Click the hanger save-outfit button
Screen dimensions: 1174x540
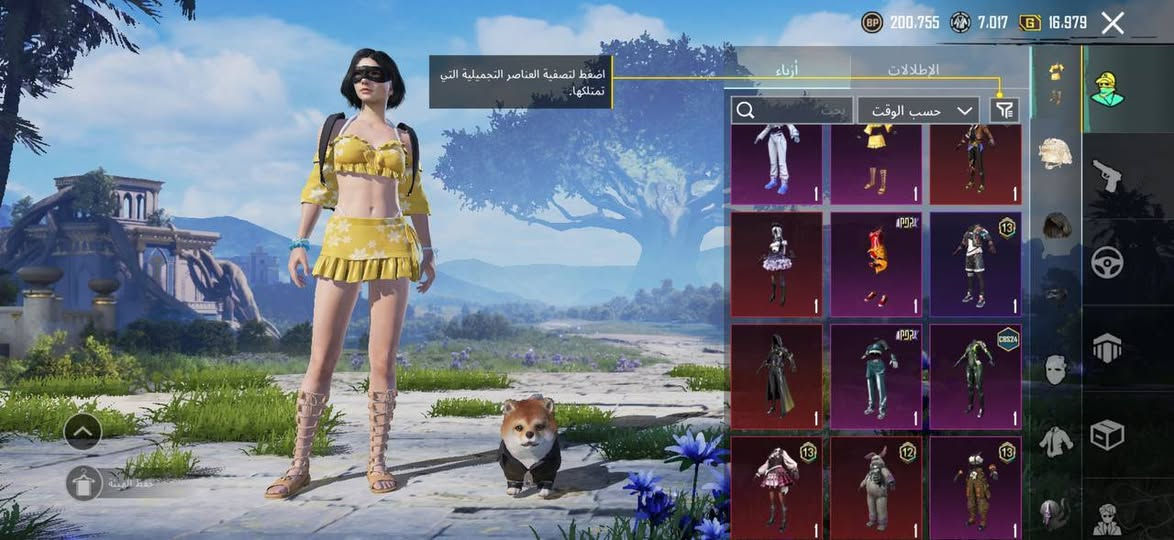coord(83,483)
